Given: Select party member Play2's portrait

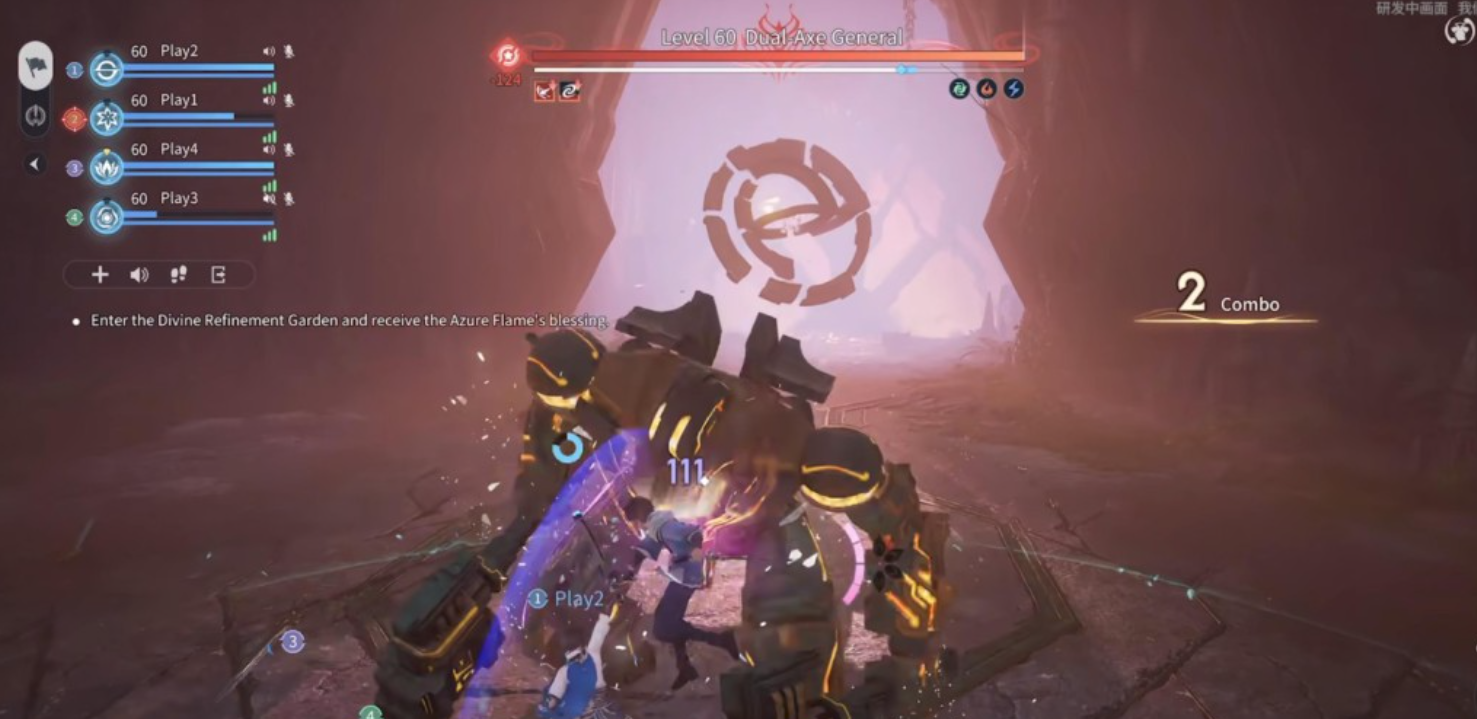Looking at the screenshot, I should pyautogui.click(x=107, y=70).
